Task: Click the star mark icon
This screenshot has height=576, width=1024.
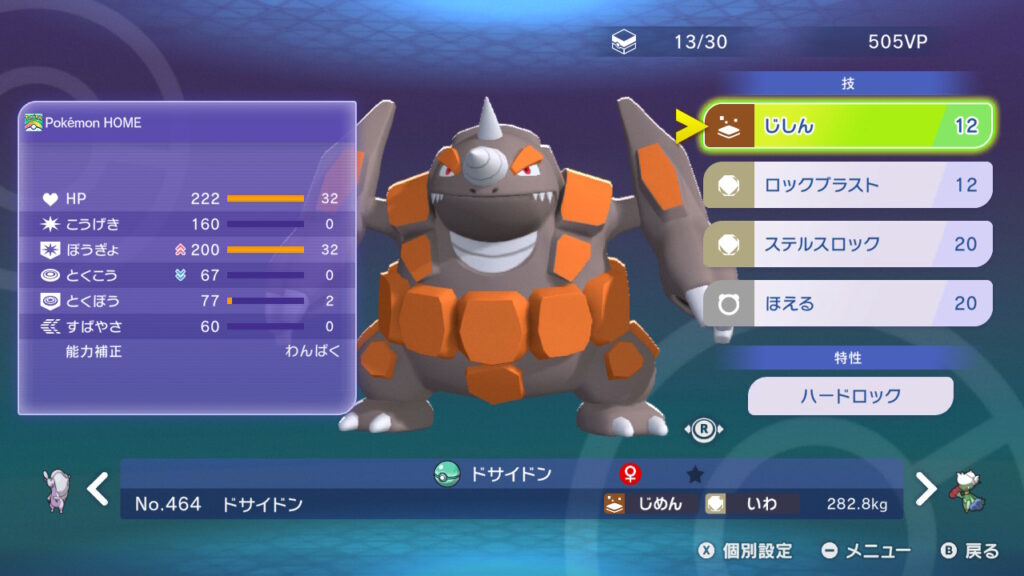Action: (694, 474)
